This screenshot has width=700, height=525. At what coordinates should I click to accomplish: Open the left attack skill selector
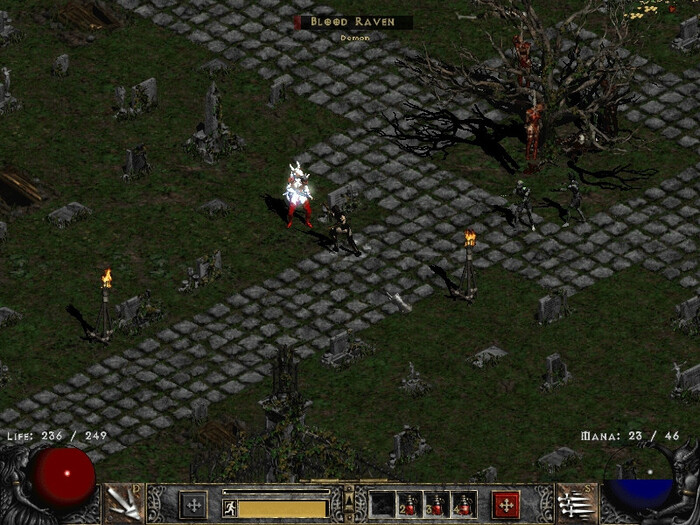pyautogui.click(x=124, y=503)
